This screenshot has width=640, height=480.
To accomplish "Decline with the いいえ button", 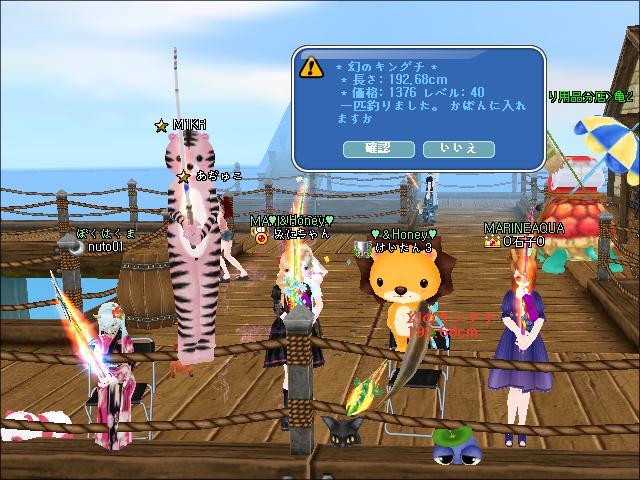I will pyautogui.click(x=459, y=148).
